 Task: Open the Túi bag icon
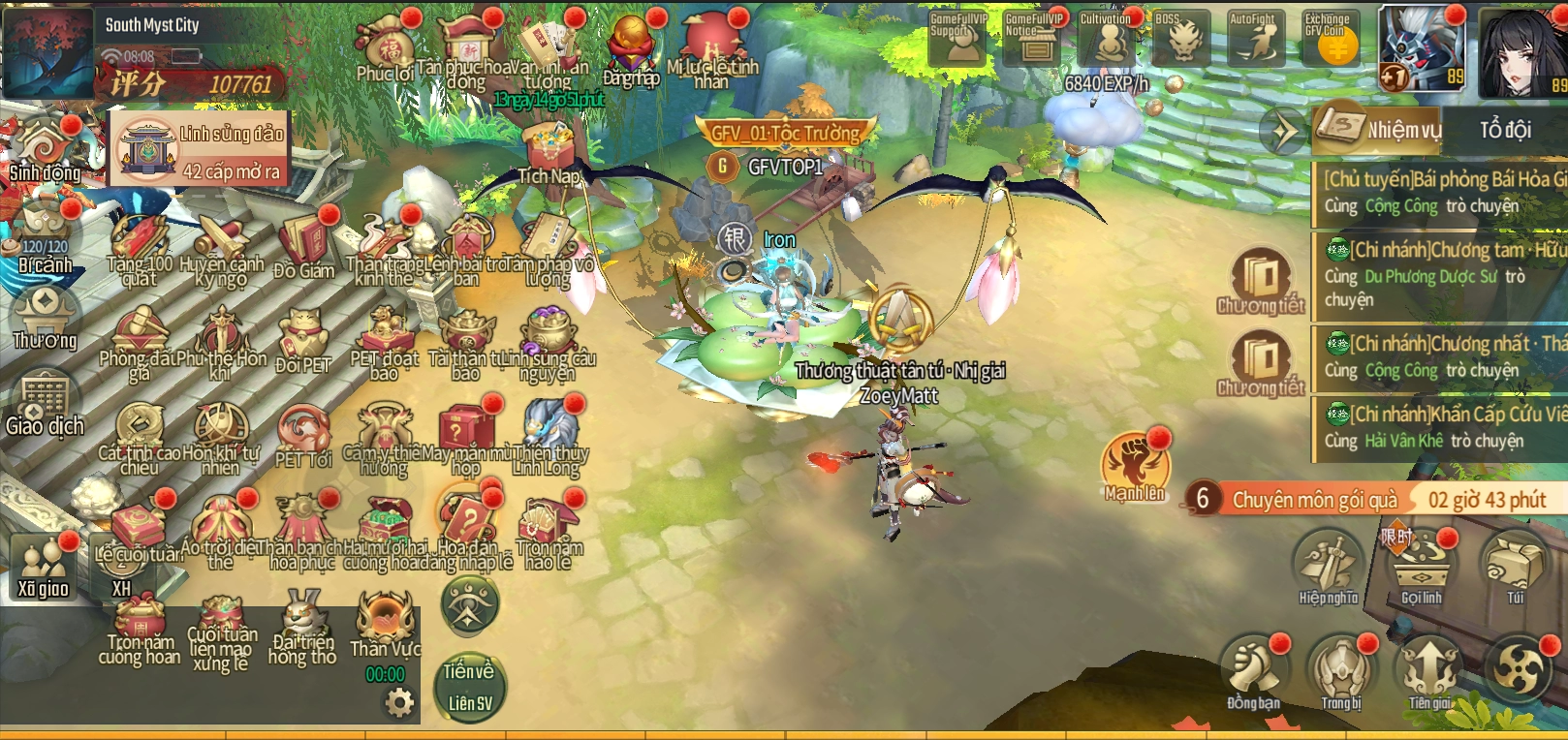point(1515,564)
